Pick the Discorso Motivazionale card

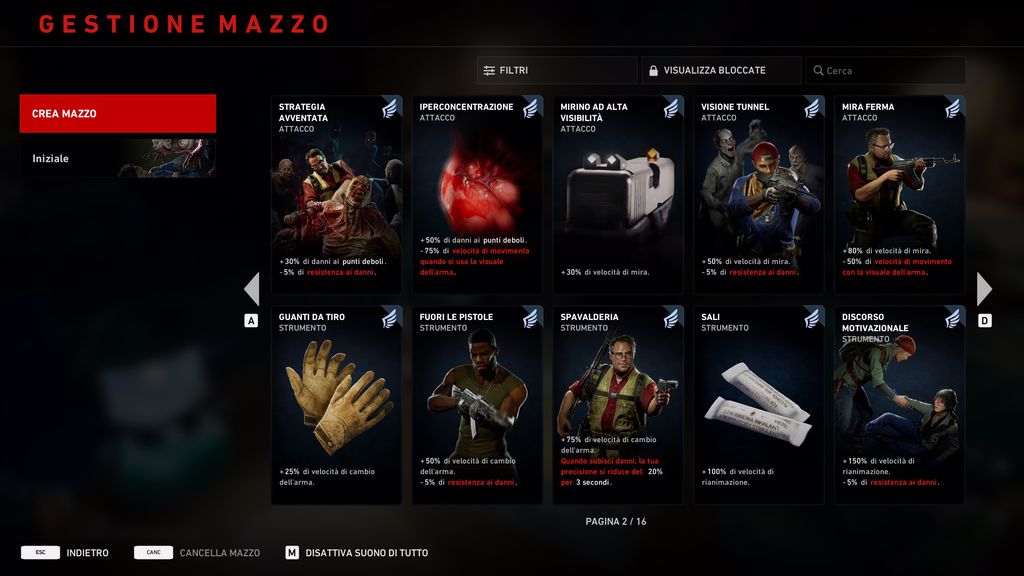coord(900,404)
